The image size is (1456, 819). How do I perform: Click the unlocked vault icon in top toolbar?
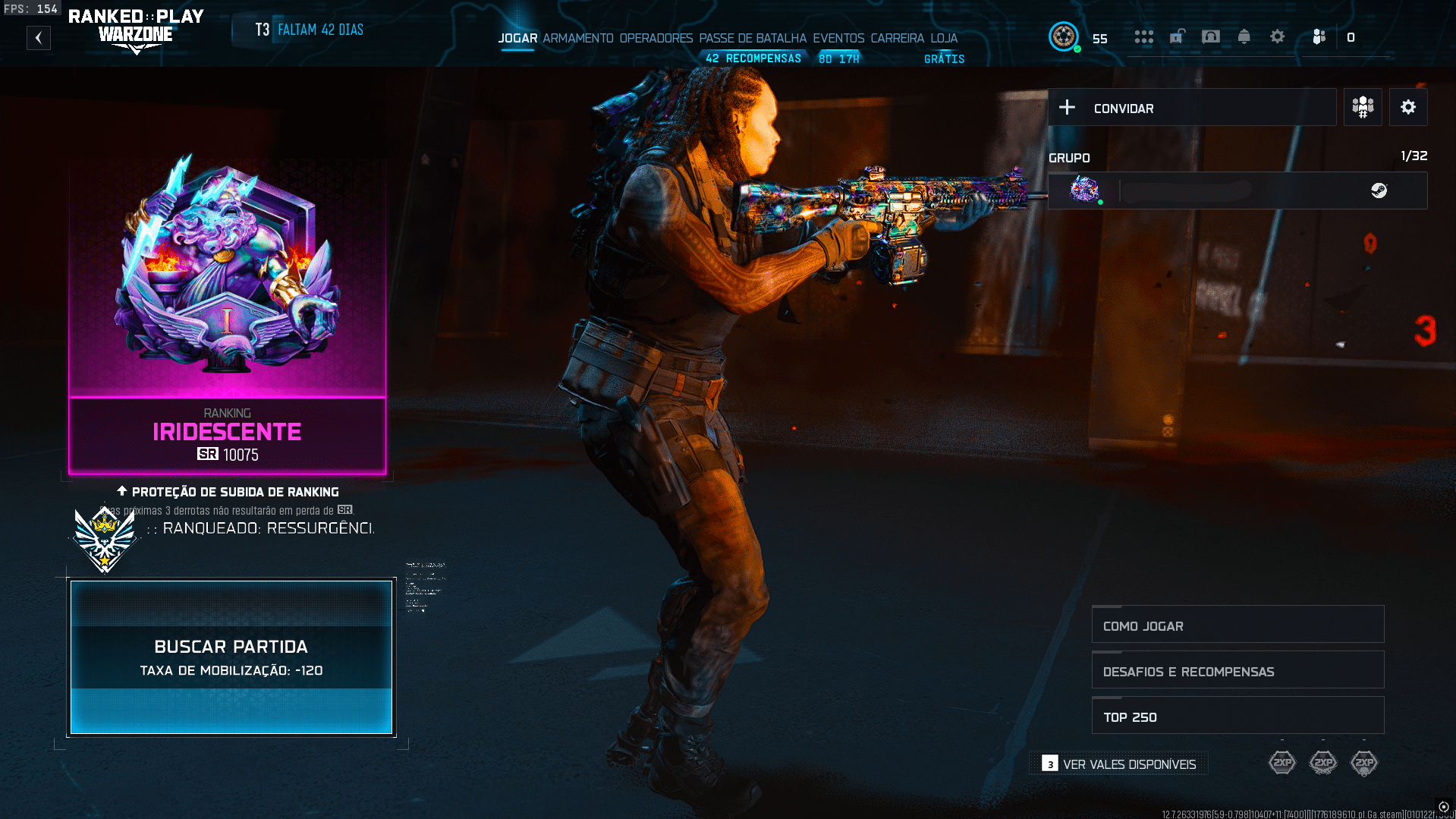(1178, 36)
